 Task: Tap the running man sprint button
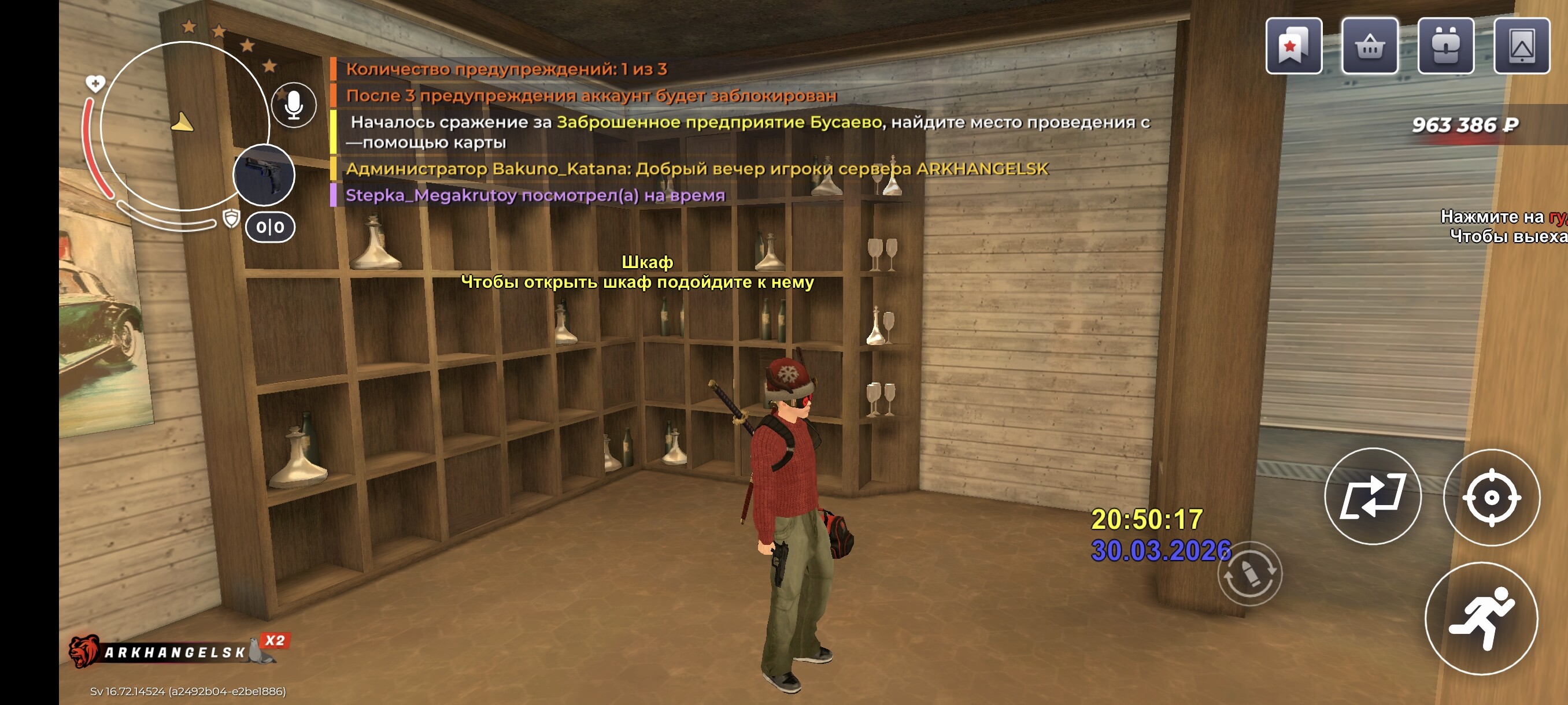[x=1482, y=618]
